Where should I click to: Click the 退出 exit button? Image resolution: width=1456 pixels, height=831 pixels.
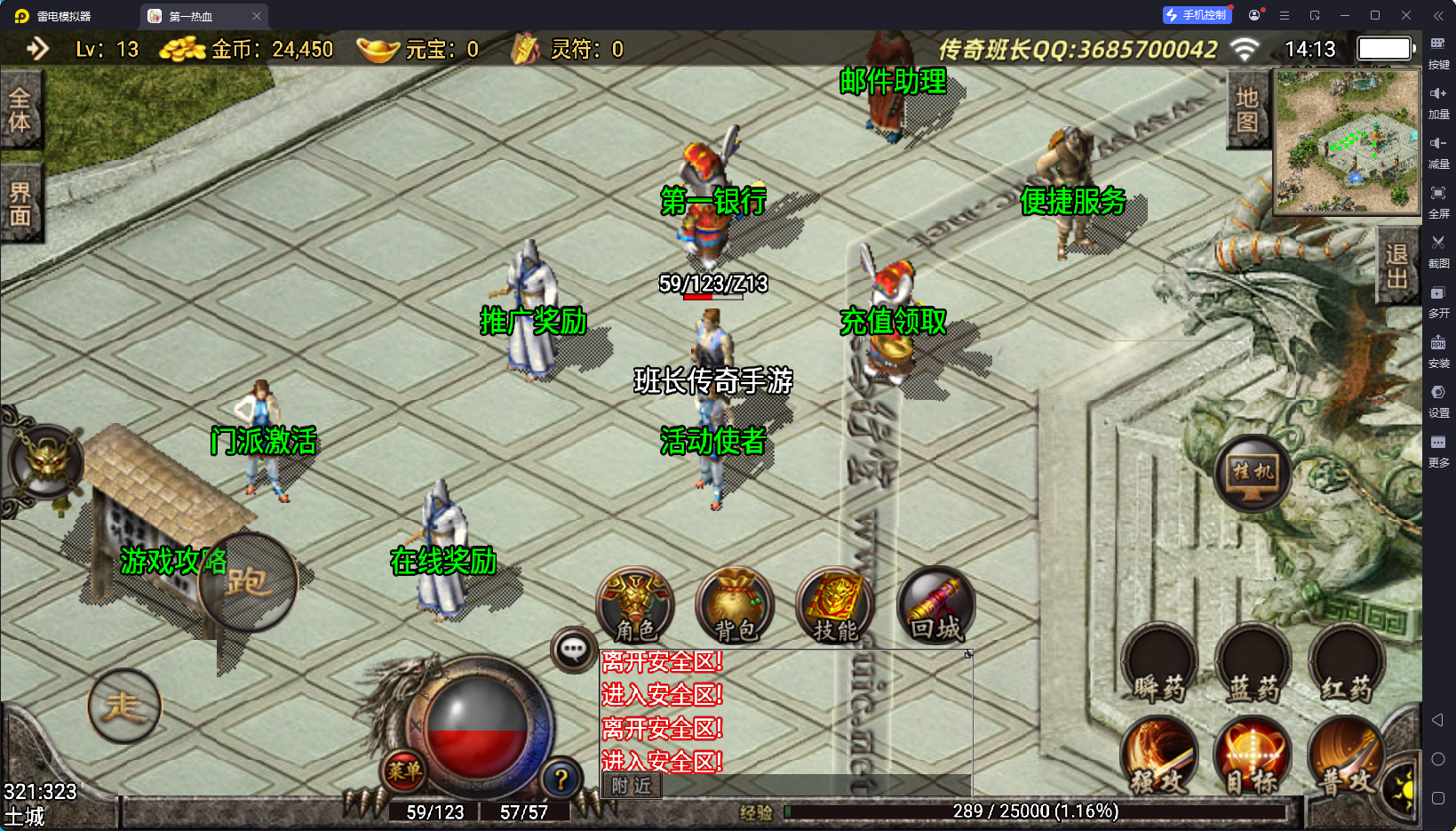coord(1396,266)
